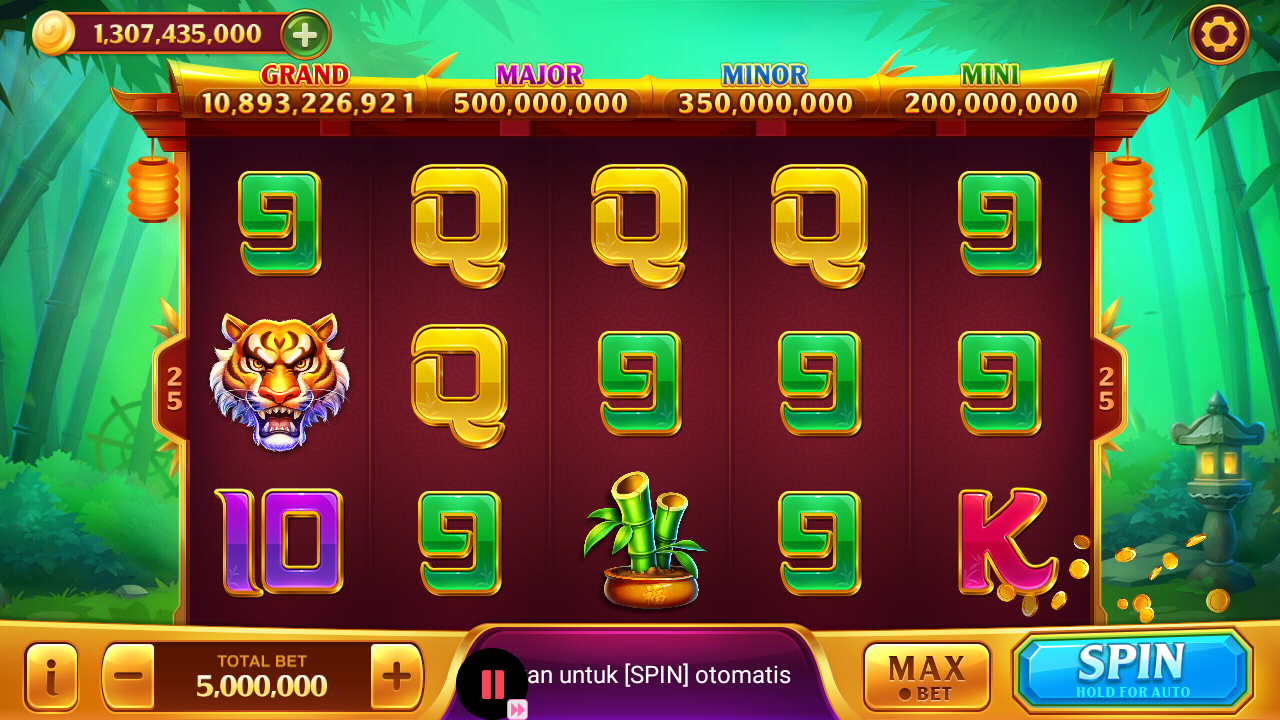Open the paytable info button
Screen dimensions: 1280x720
[x=51, y=676]
